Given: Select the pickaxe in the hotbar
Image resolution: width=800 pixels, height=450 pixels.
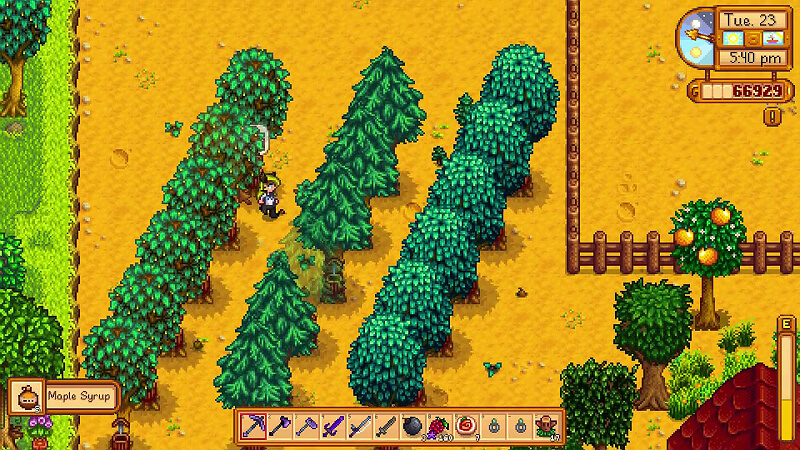Looking at the screenshot, I should 252,426.
